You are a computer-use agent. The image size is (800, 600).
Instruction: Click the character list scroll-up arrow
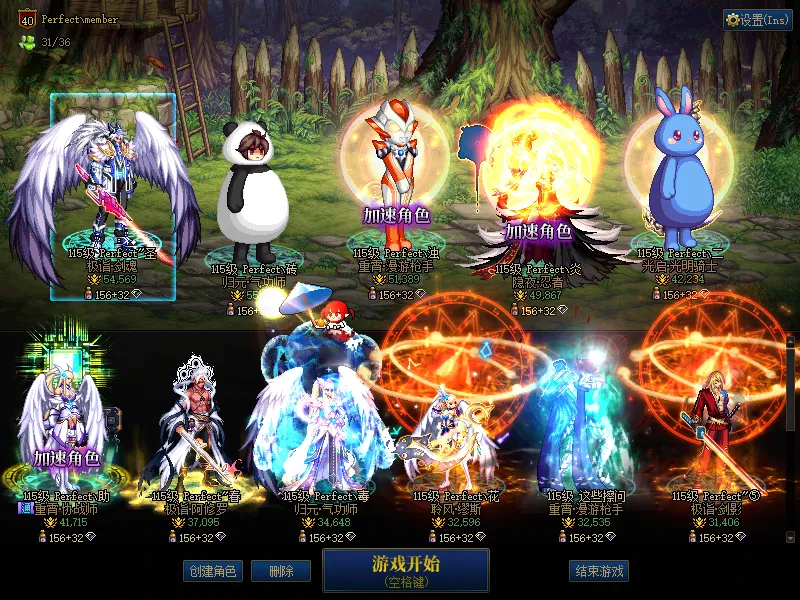[792, 341]
